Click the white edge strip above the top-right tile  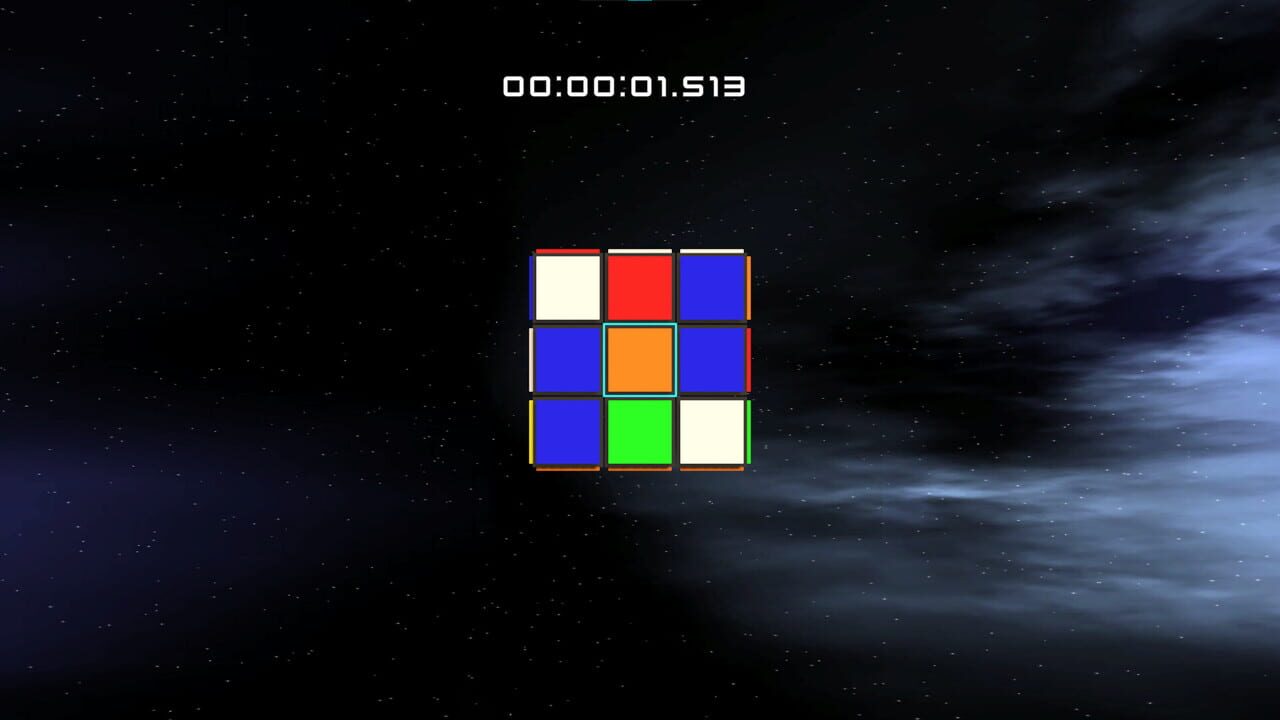pyautogui.click(x=712, y=249)
